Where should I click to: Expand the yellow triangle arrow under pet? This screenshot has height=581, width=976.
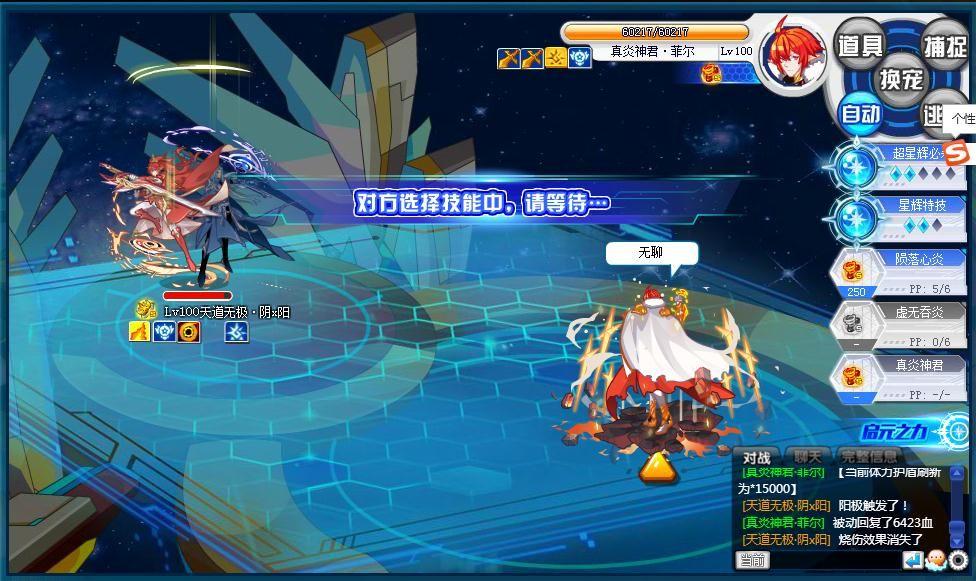[x=656, y=467]
